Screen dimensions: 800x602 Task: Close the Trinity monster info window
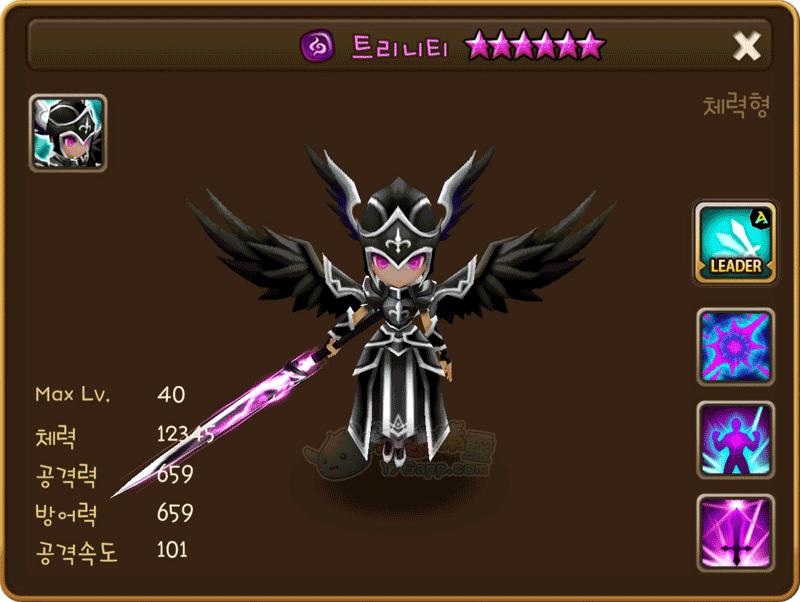tap(747, 45)
